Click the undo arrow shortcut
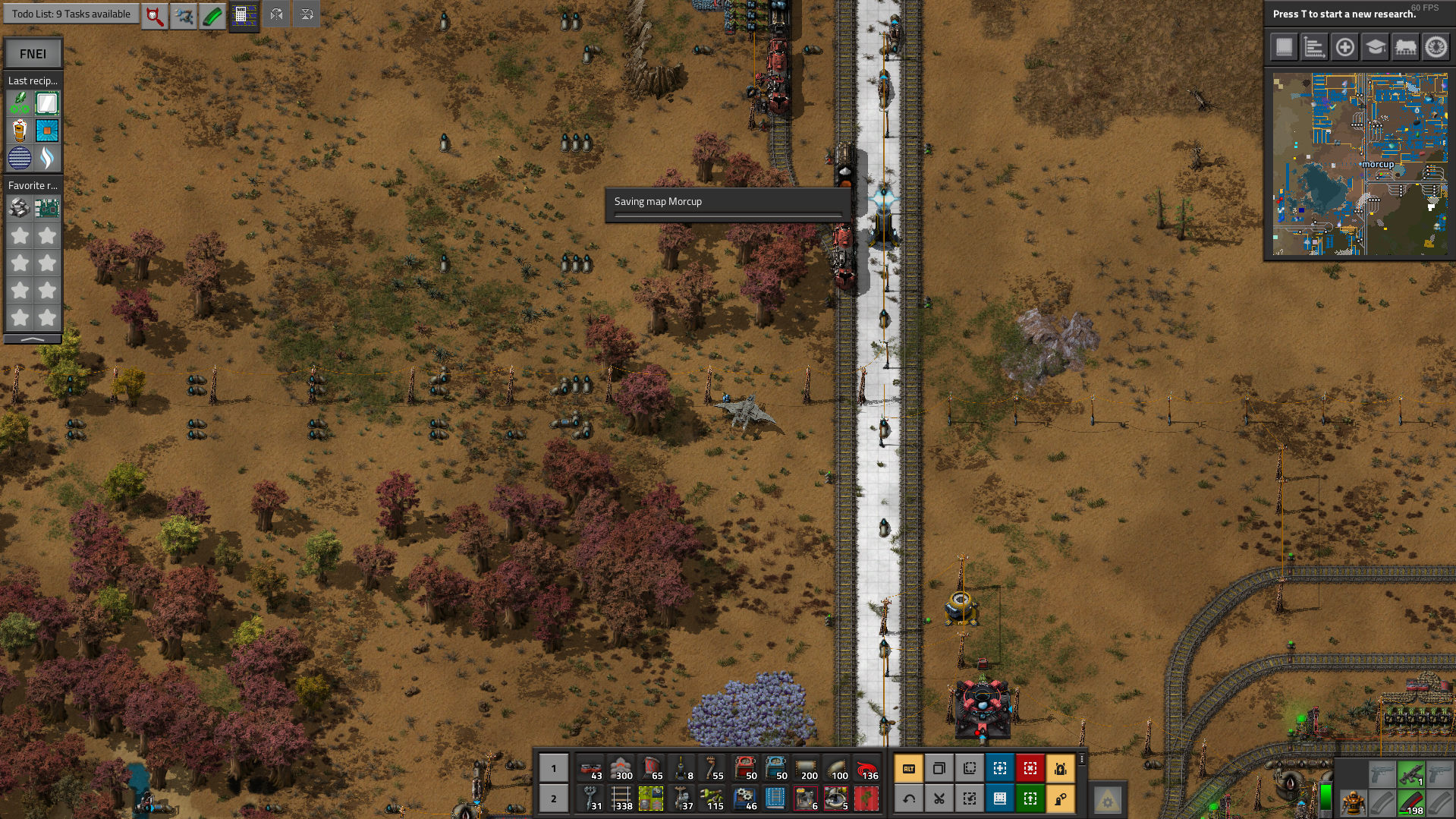Screen dimensions: 1456x819 909,799
